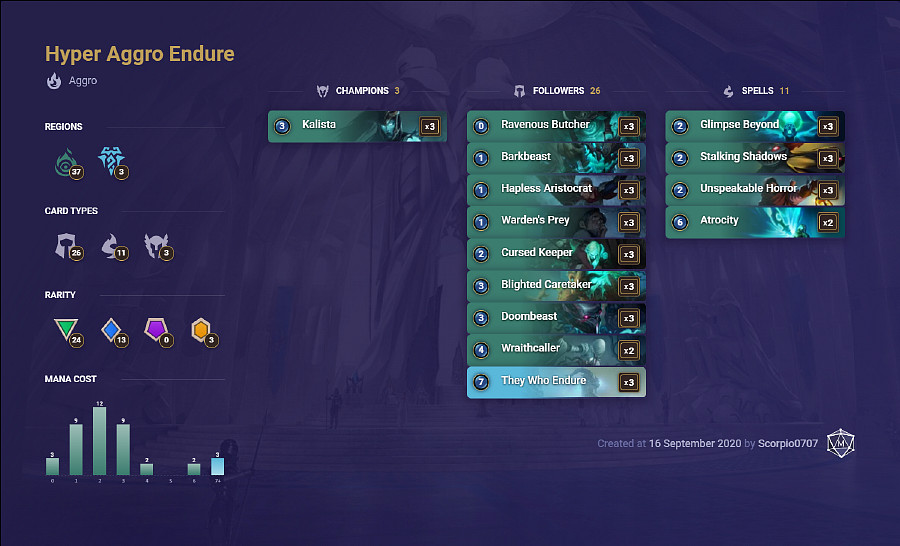Open the Glimpse Beyond spell card
This screenshot has height=546, width=900.
754,126
